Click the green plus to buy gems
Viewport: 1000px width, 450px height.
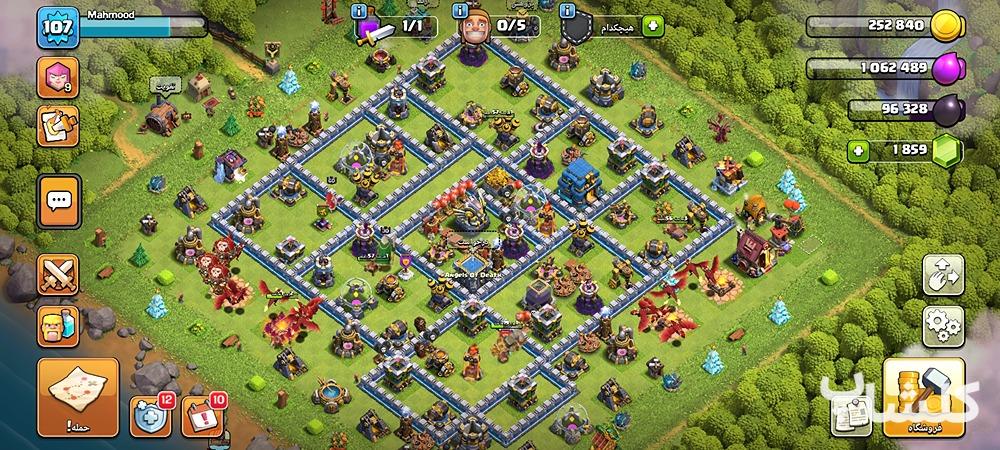point(858,151)
